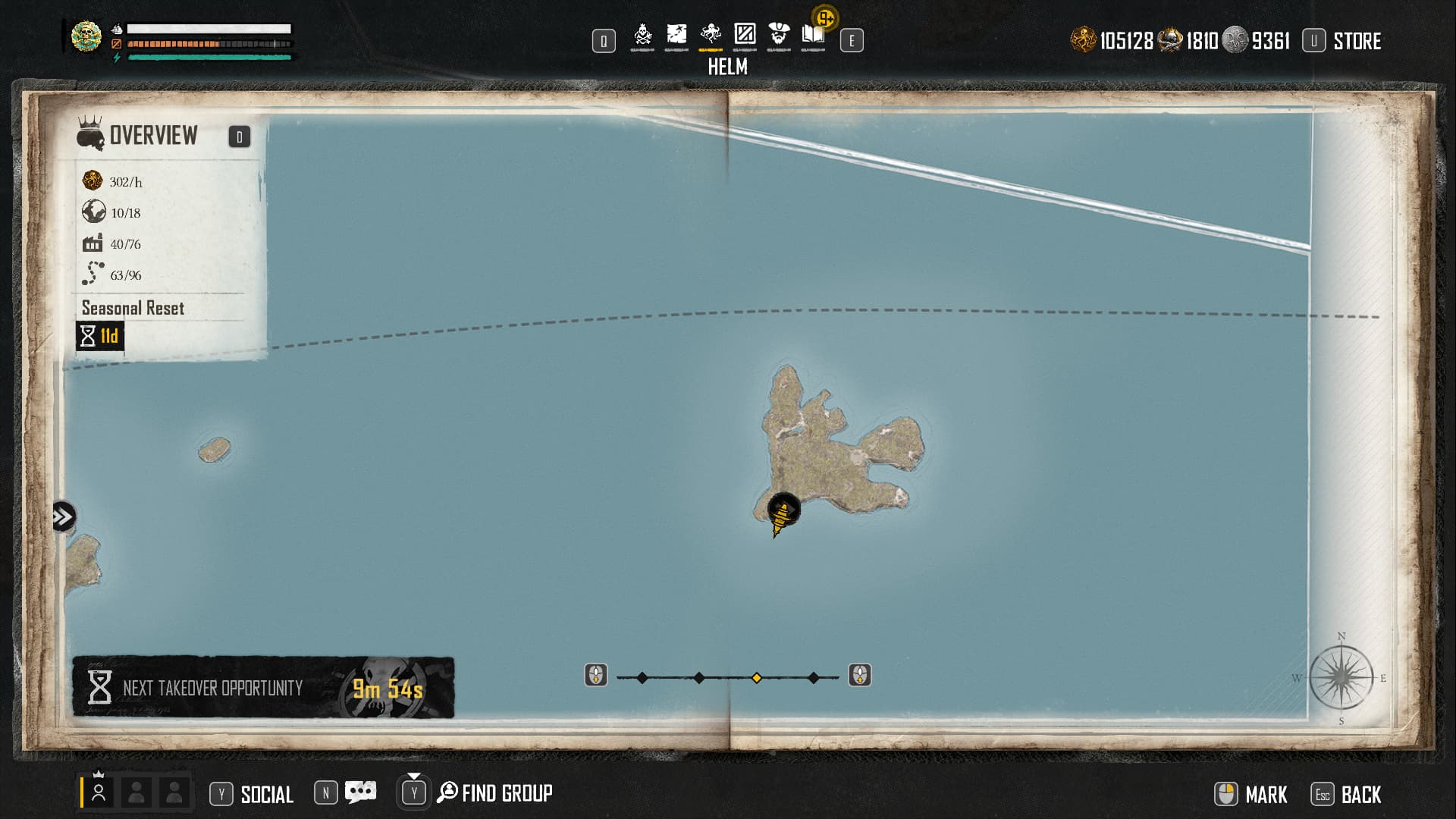Switch to the pirate captain tab
Viewport: 1456px width, 819px height.
click(x=779, y=36)
